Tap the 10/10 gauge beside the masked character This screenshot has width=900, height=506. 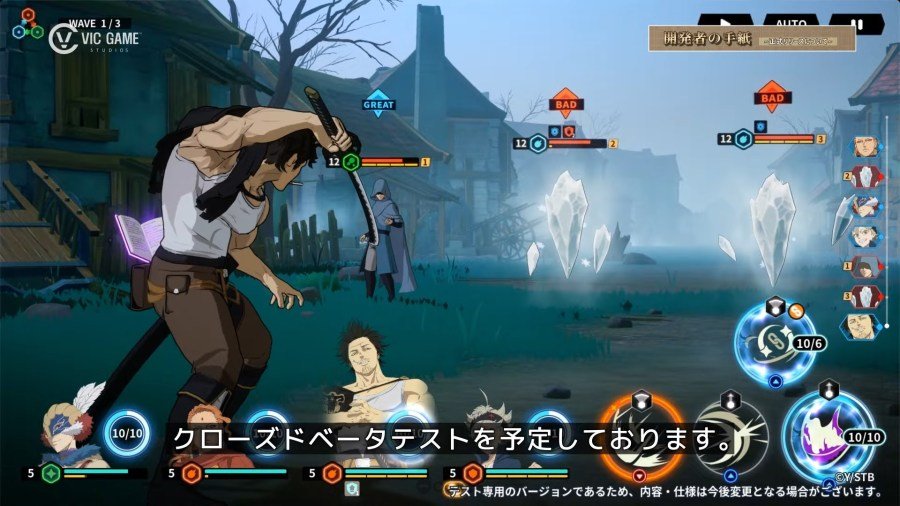point(127,435)
